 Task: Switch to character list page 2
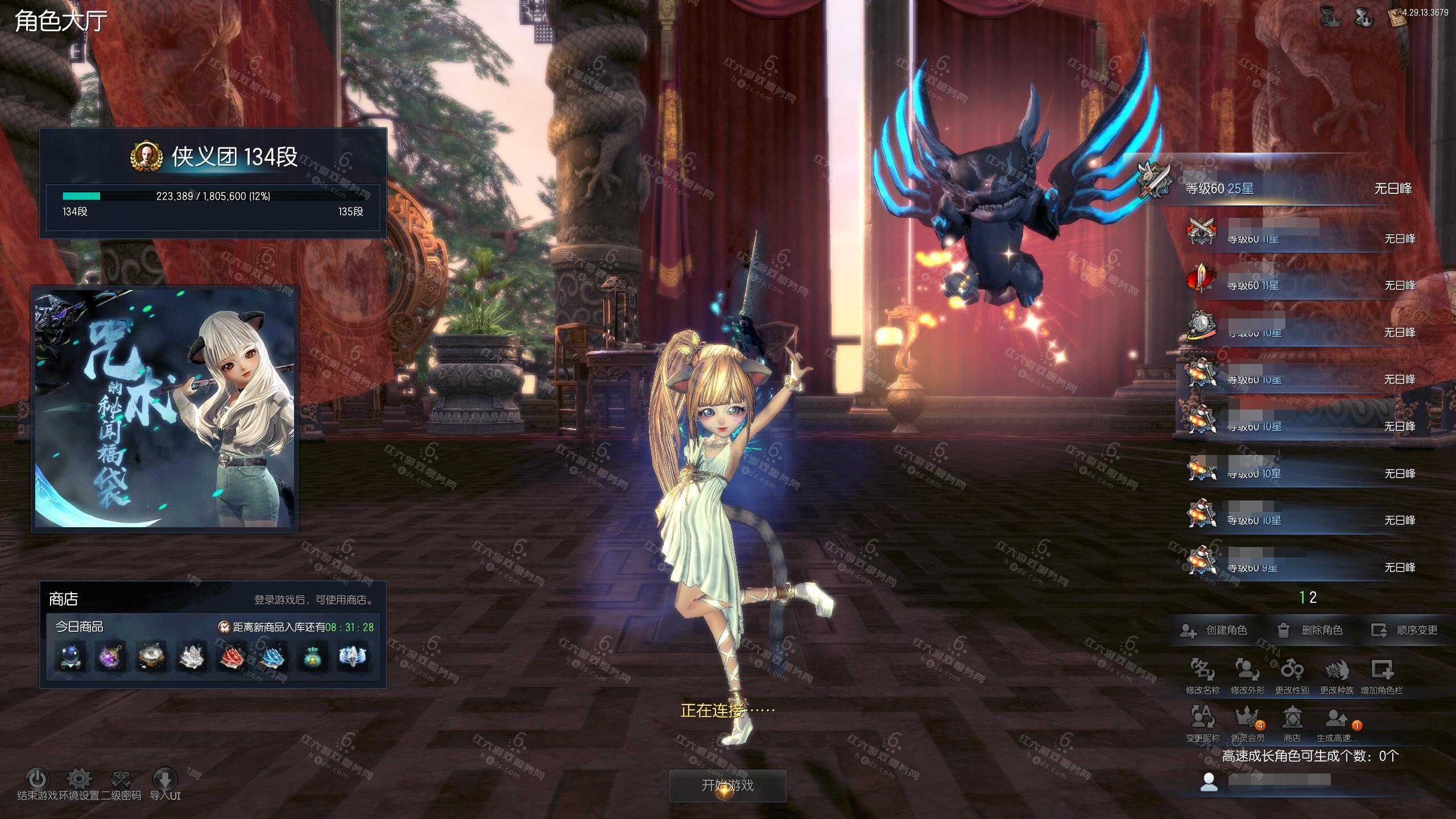pyautogui.click(x=1313, y=598)
